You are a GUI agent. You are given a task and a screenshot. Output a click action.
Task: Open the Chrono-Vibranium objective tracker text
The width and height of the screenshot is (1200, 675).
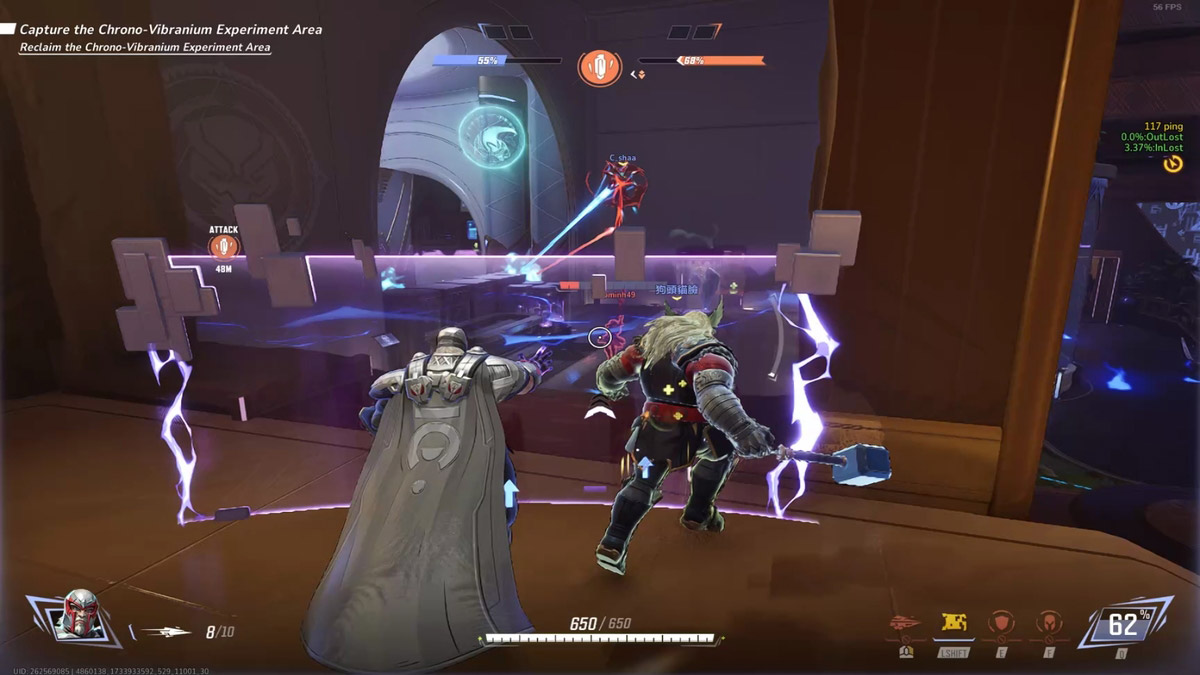tap(170, 30)
